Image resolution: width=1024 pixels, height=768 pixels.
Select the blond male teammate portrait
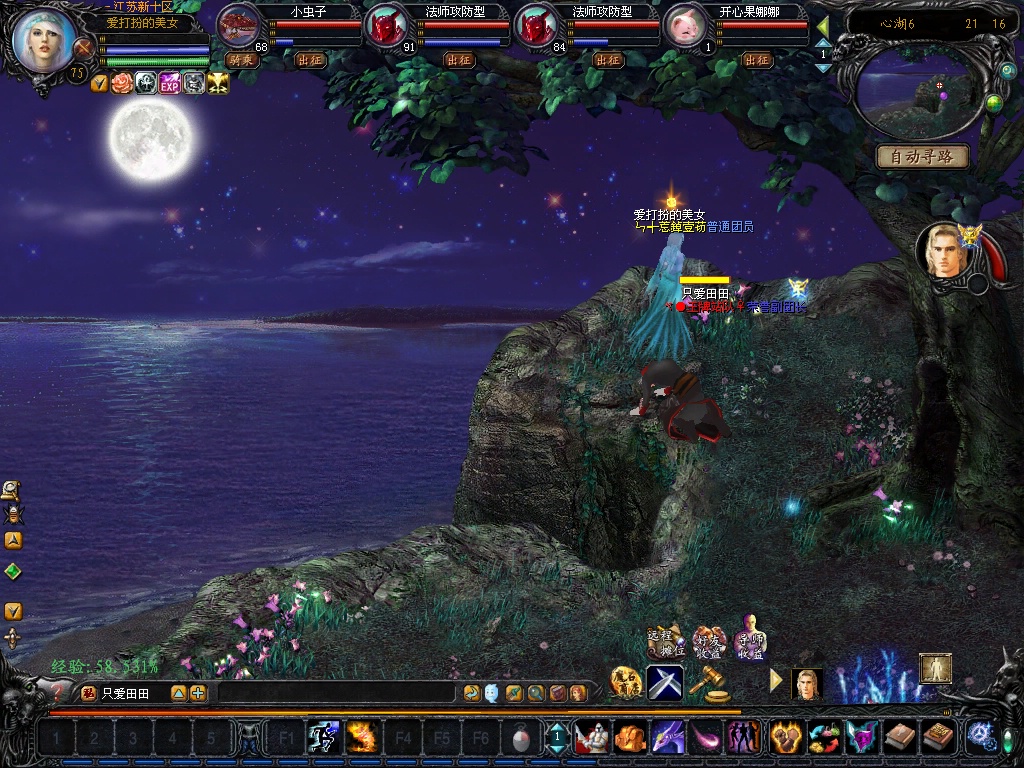click(x=945, y=252)
